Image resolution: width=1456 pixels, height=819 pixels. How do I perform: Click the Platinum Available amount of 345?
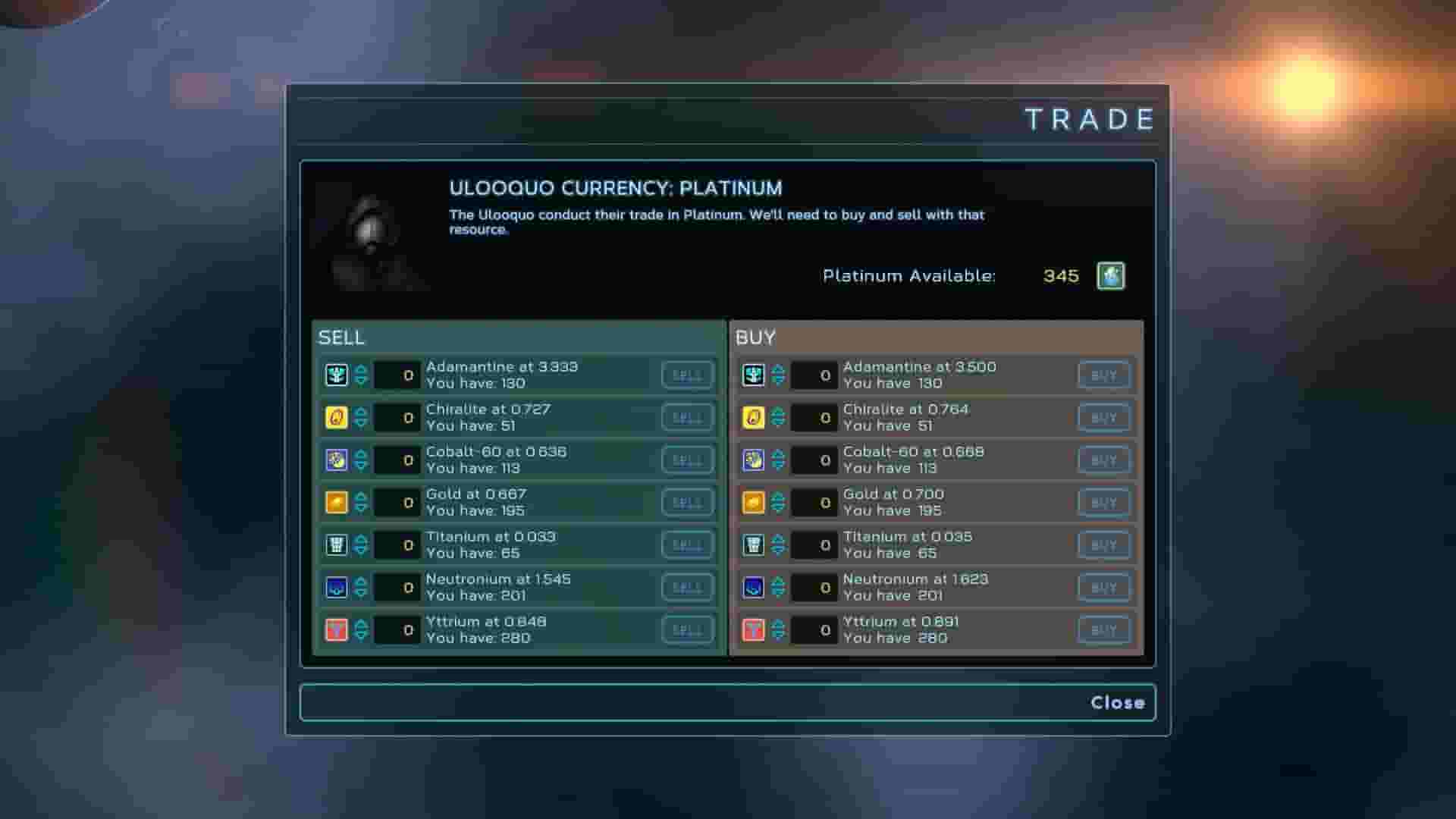[x=1062, y=276]
